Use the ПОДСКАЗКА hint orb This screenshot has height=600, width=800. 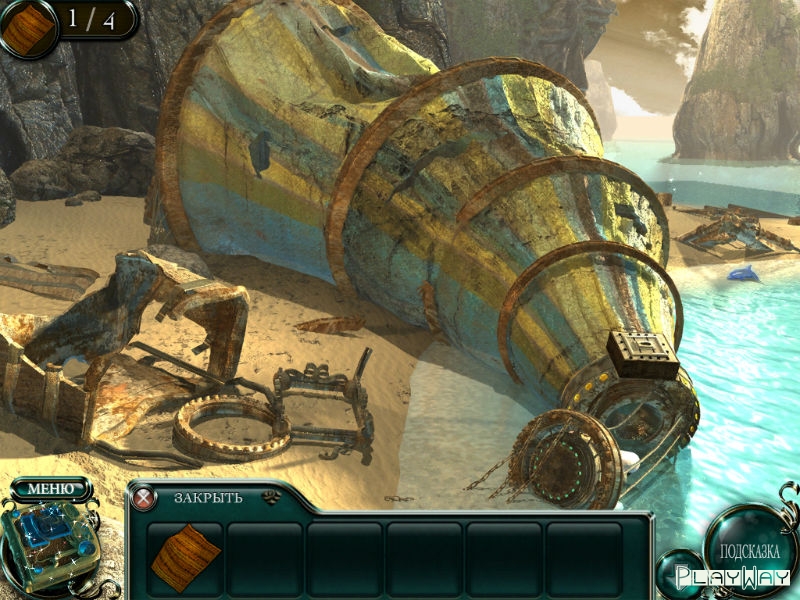[x=750, y=550]
